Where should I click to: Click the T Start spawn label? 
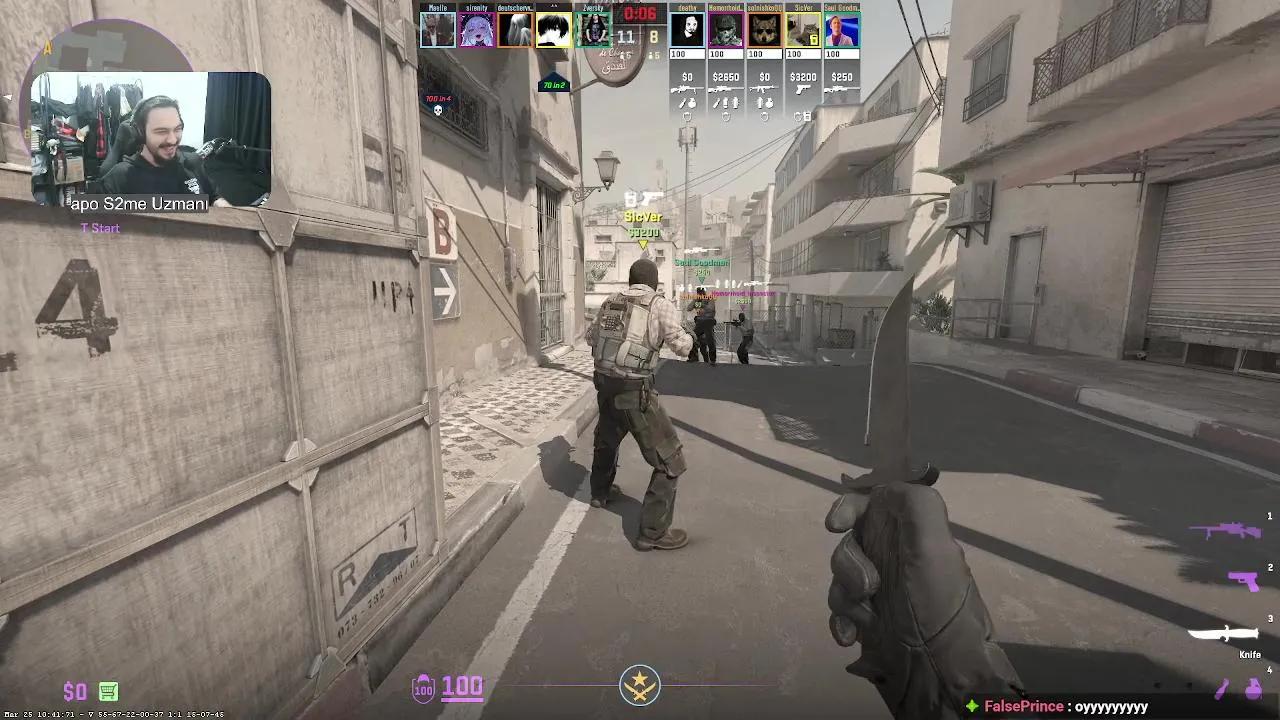[100, 228]
